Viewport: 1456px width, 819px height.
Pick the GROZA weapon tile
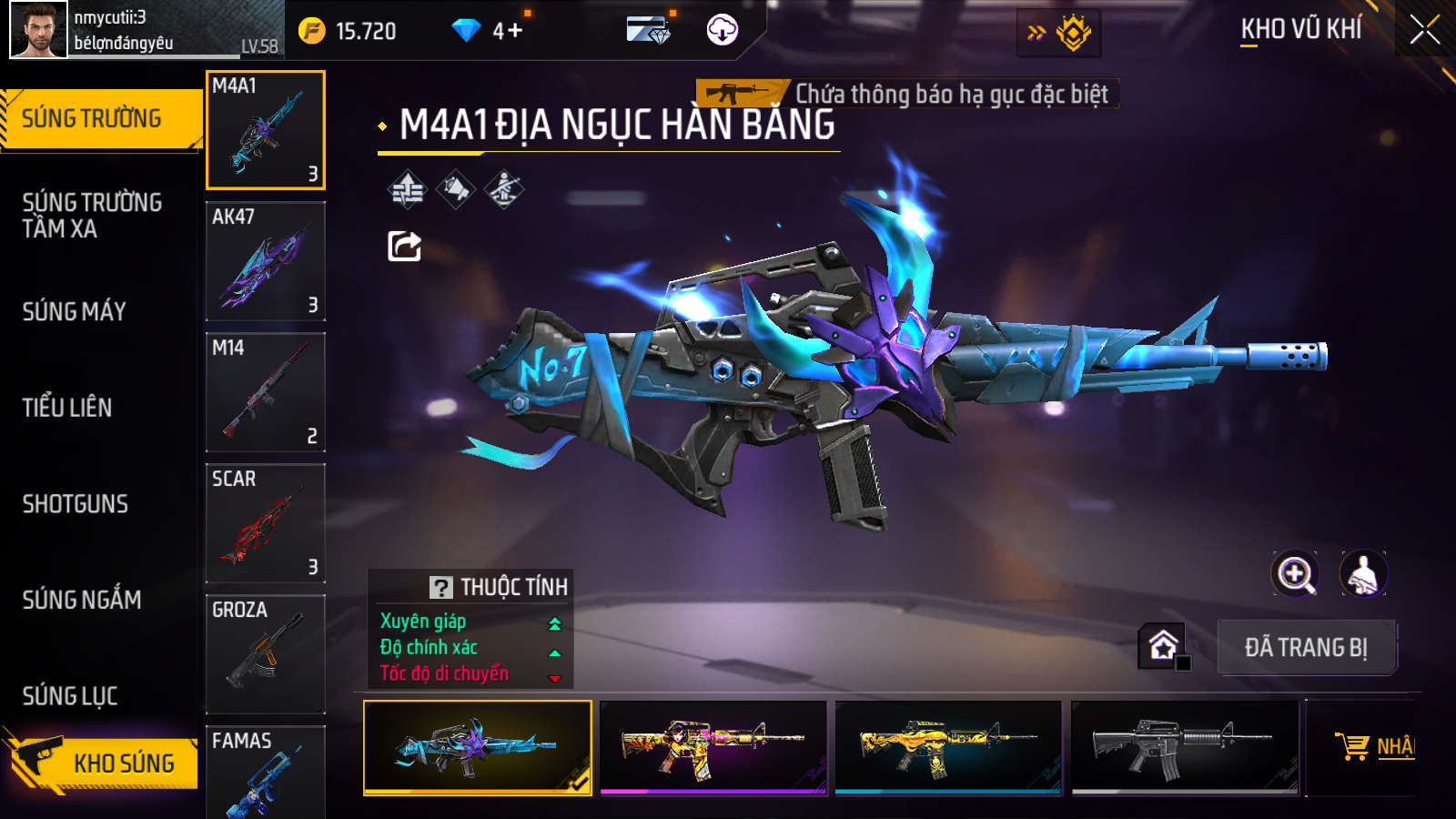[x=266, y=654]
